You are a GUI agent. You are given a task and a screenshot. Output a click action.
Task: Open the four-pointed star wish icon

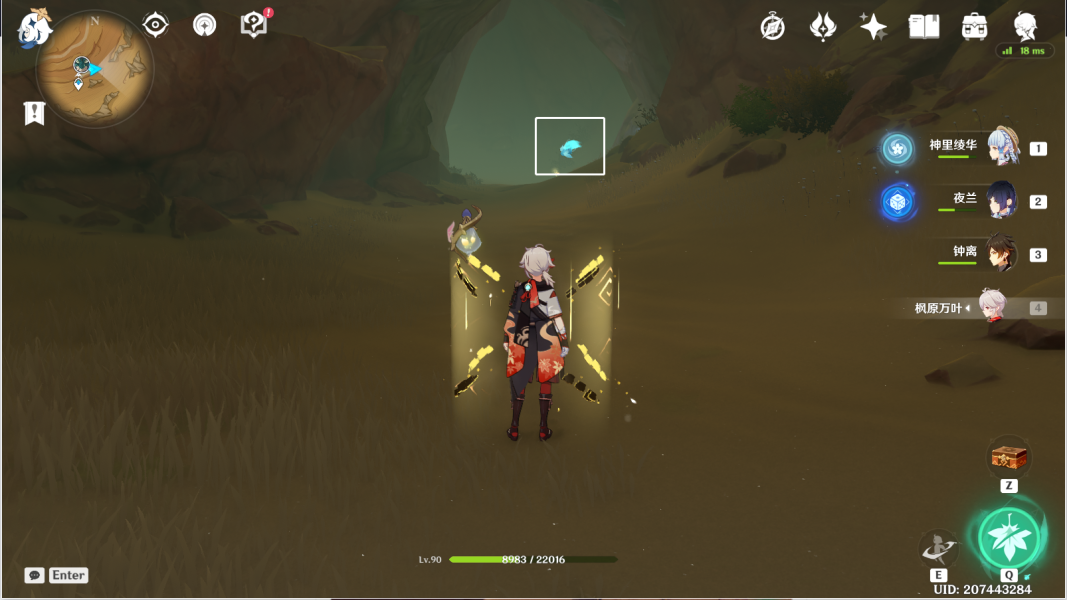[873, 27]
